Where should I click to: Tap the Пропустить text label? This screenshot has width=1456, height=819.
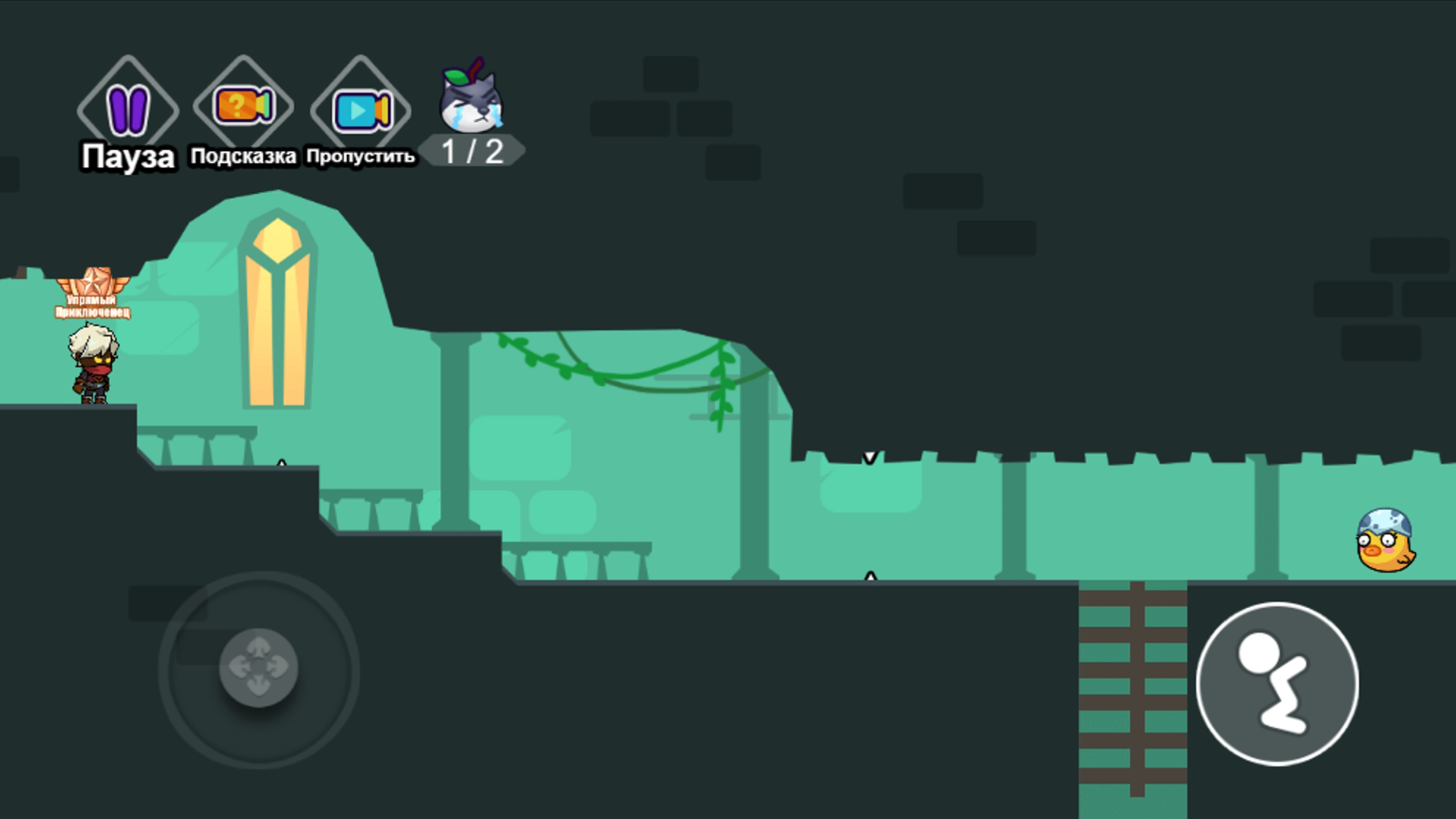[361, 157]
